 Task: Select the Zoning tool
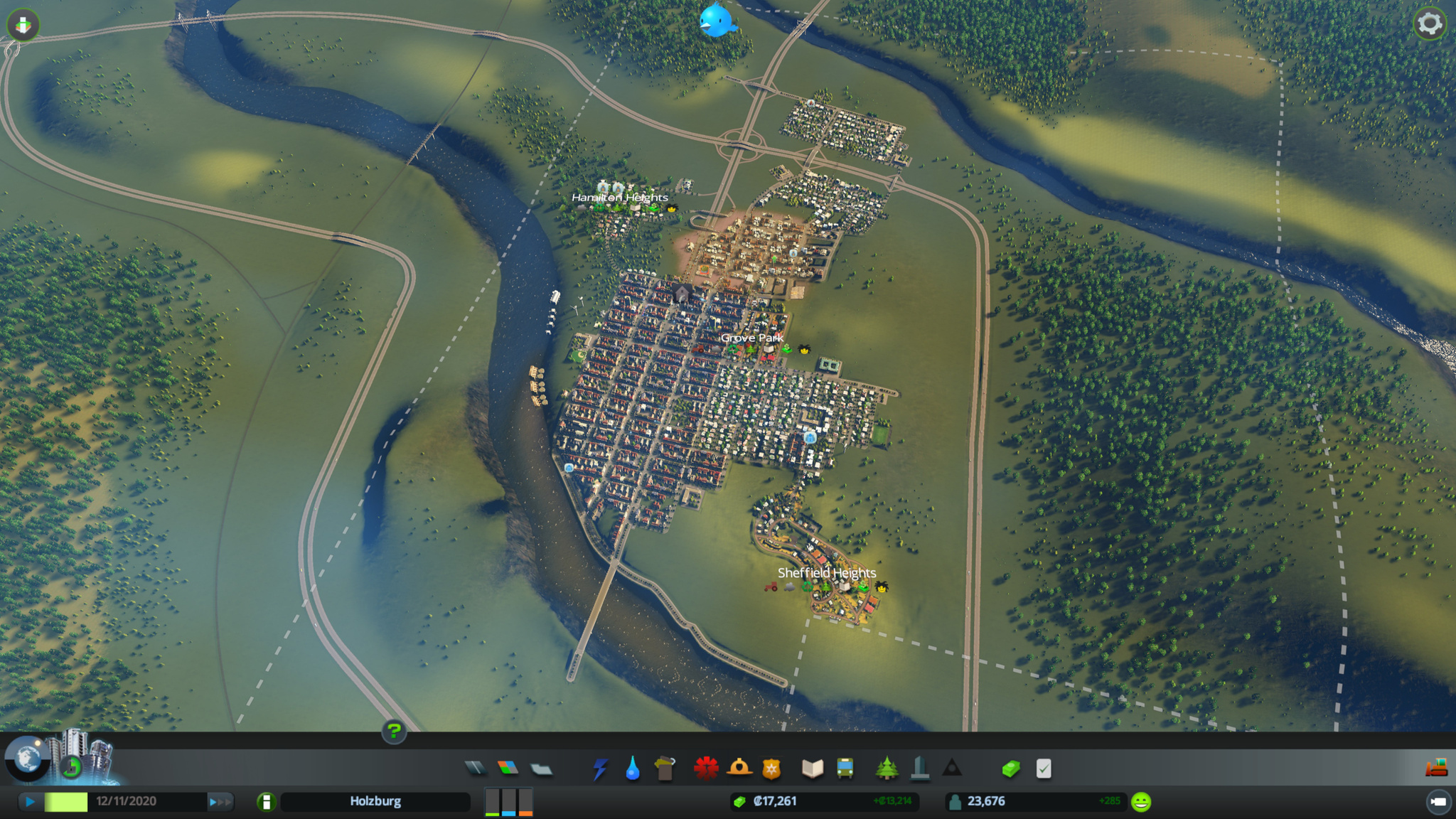tap(508, 768)
